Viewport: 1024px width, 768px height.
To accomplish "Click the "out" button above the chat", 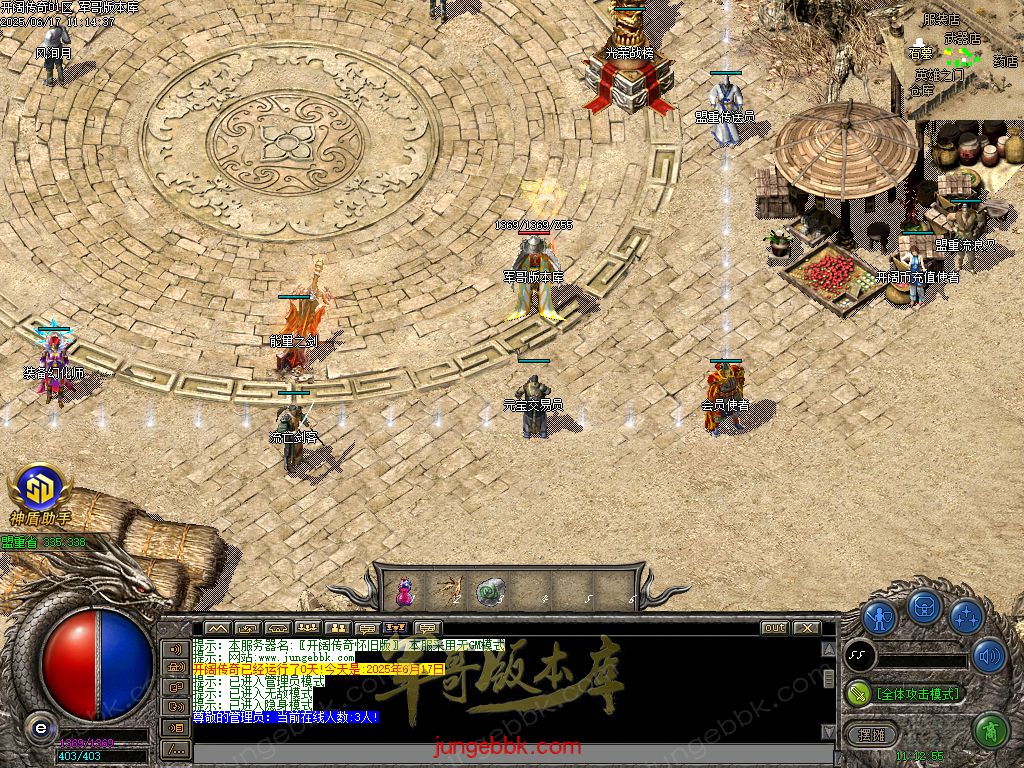I will tap(774, 628).
